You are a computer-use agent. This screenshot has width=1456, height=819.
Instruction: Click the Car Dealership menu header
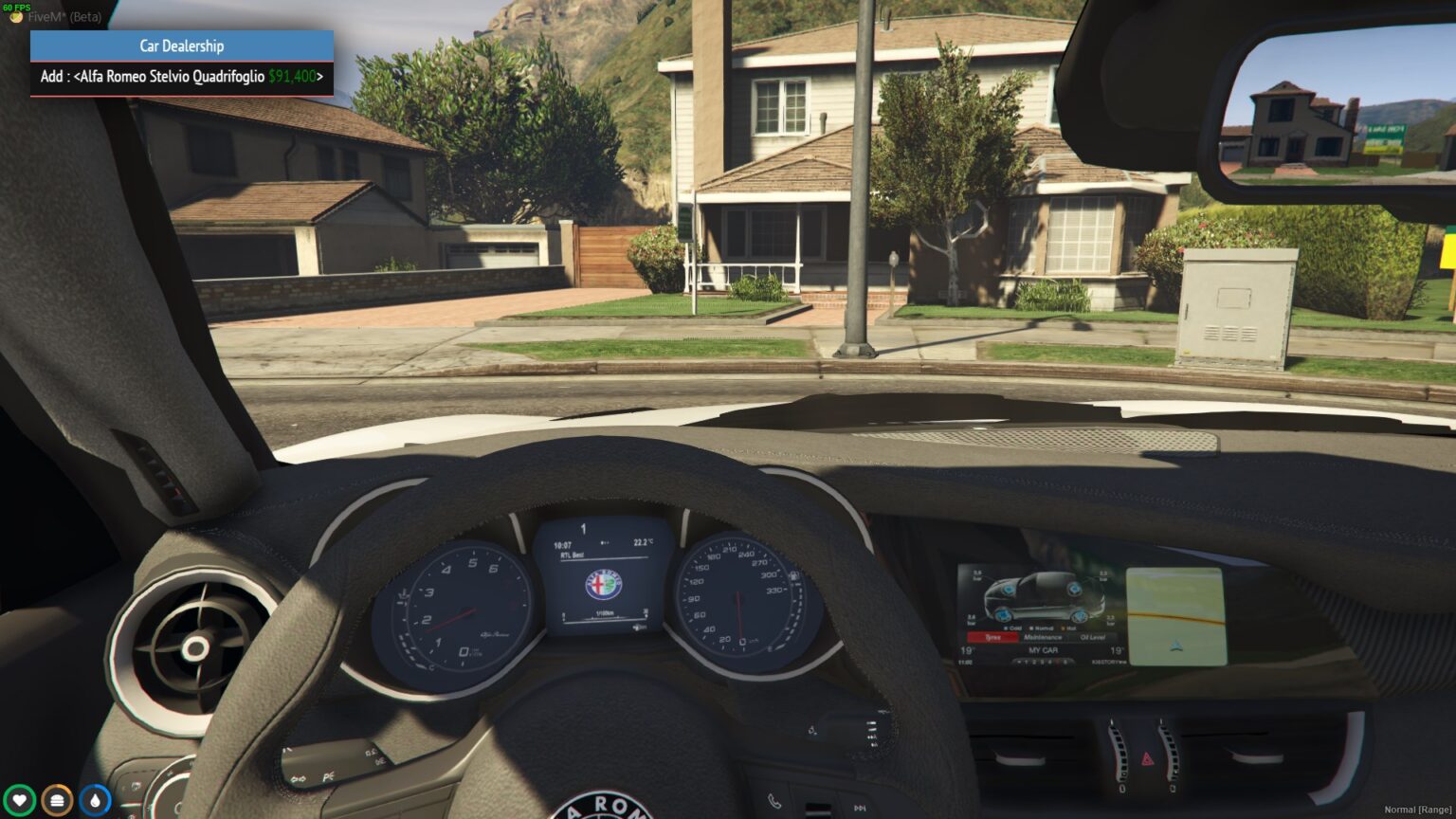(x=181, y=45)
